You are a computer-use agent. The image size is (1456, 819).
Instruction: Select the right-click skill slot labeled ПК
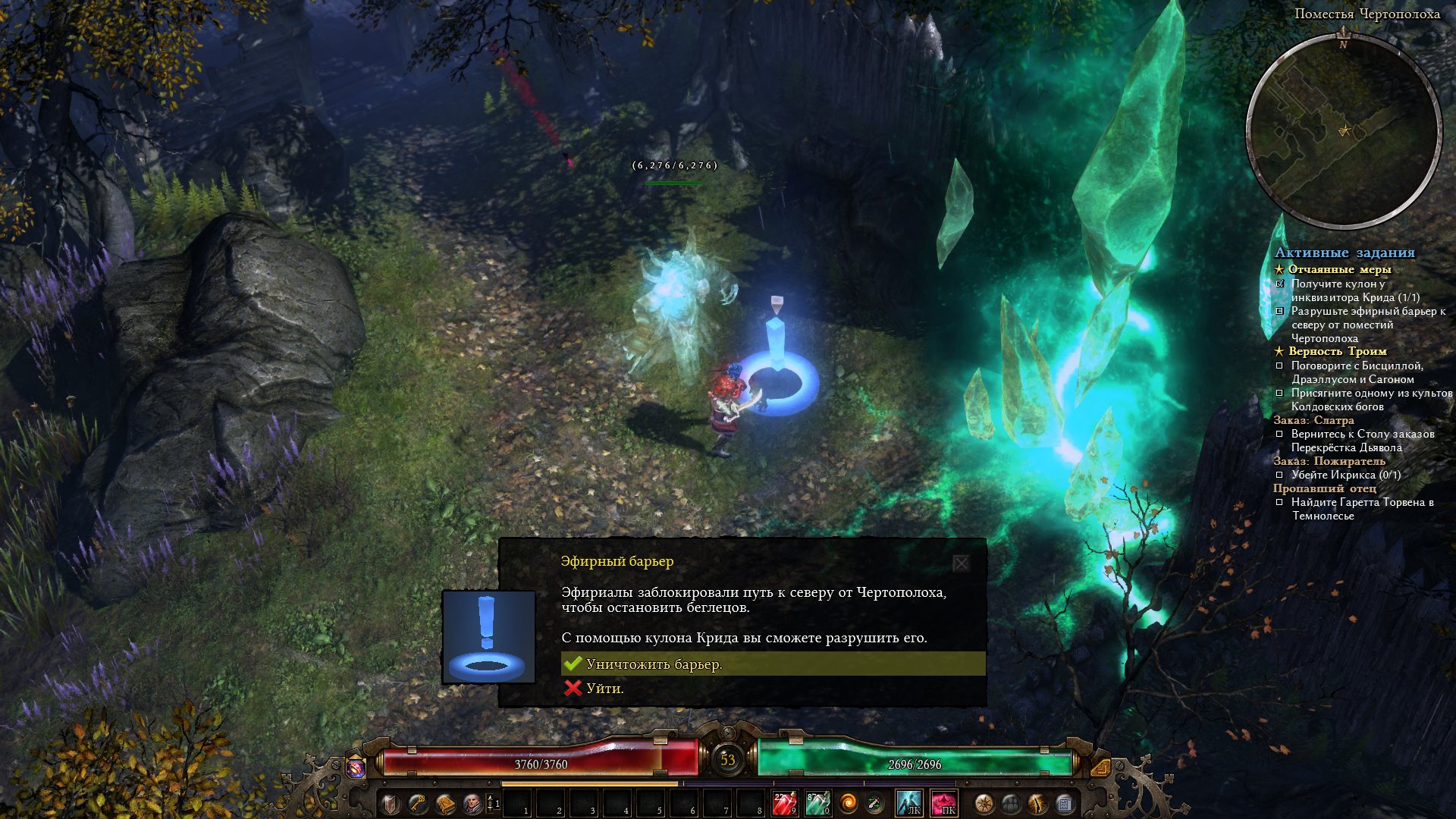pyautogui.click(x=944, y=803)
